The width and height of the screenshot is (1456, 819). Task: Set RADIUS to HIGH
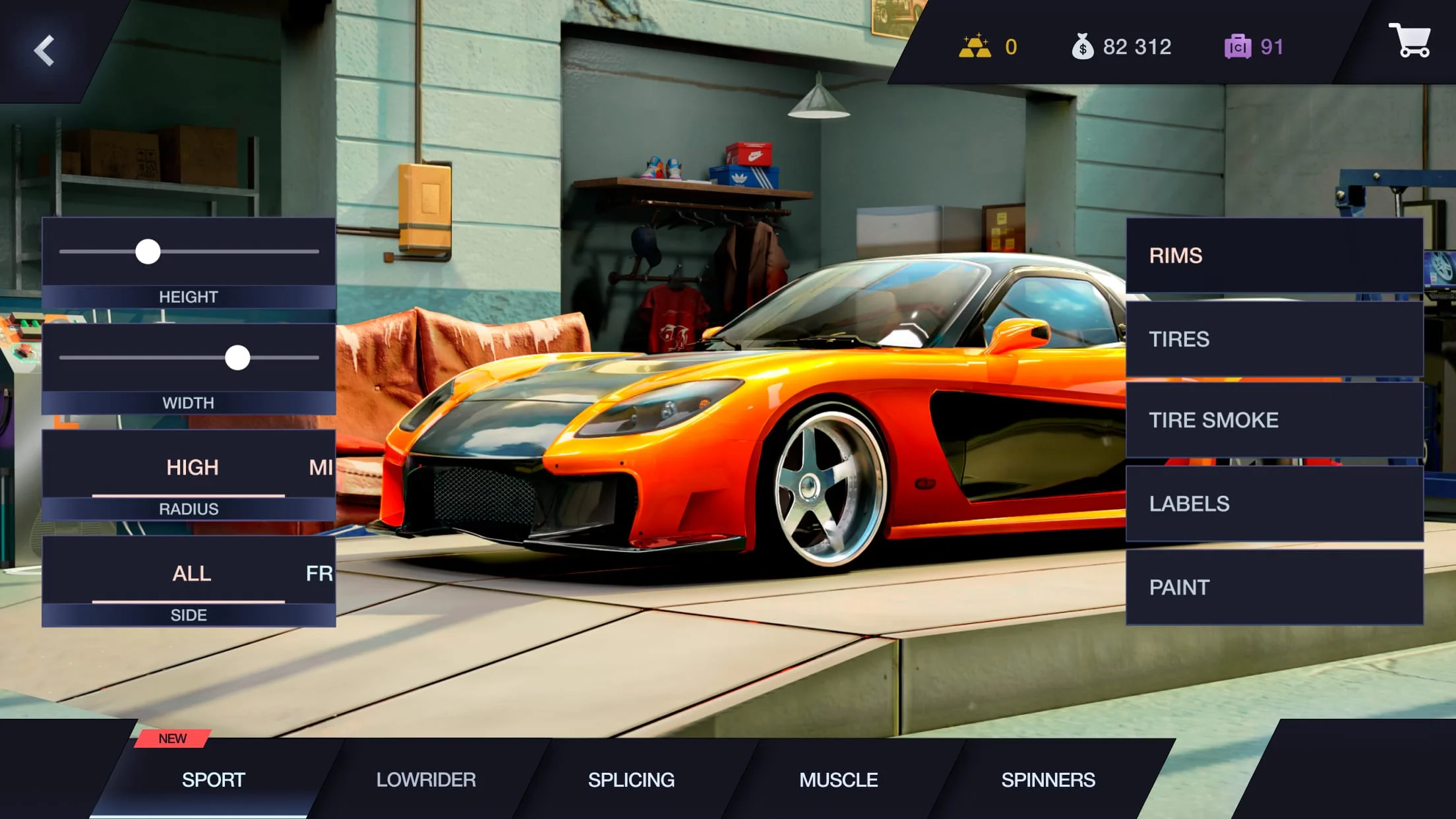(x=191, y=468)
